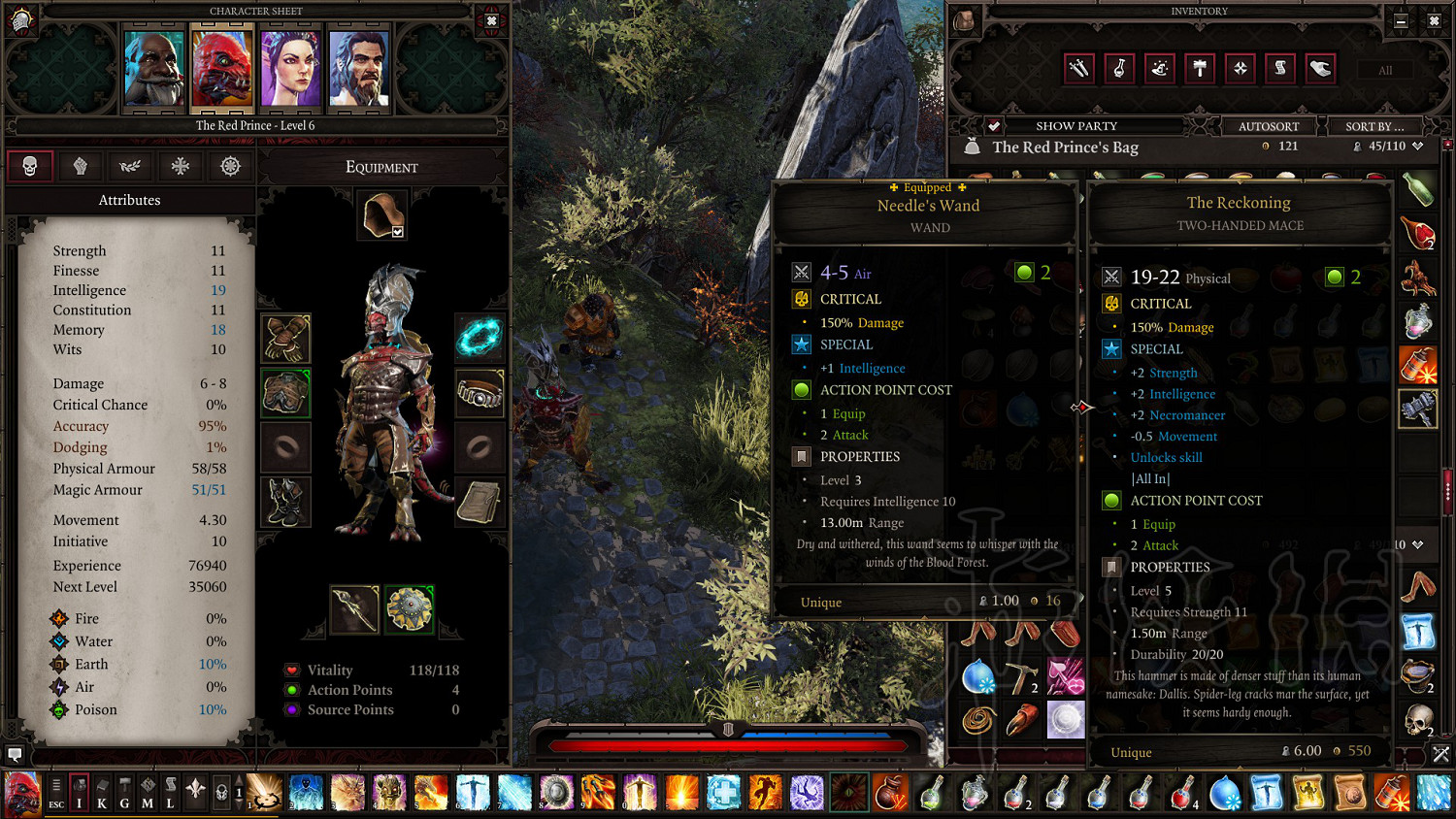Open the Sort By dropdown
The image size is (1456, 819).
tap(1373, 126)
